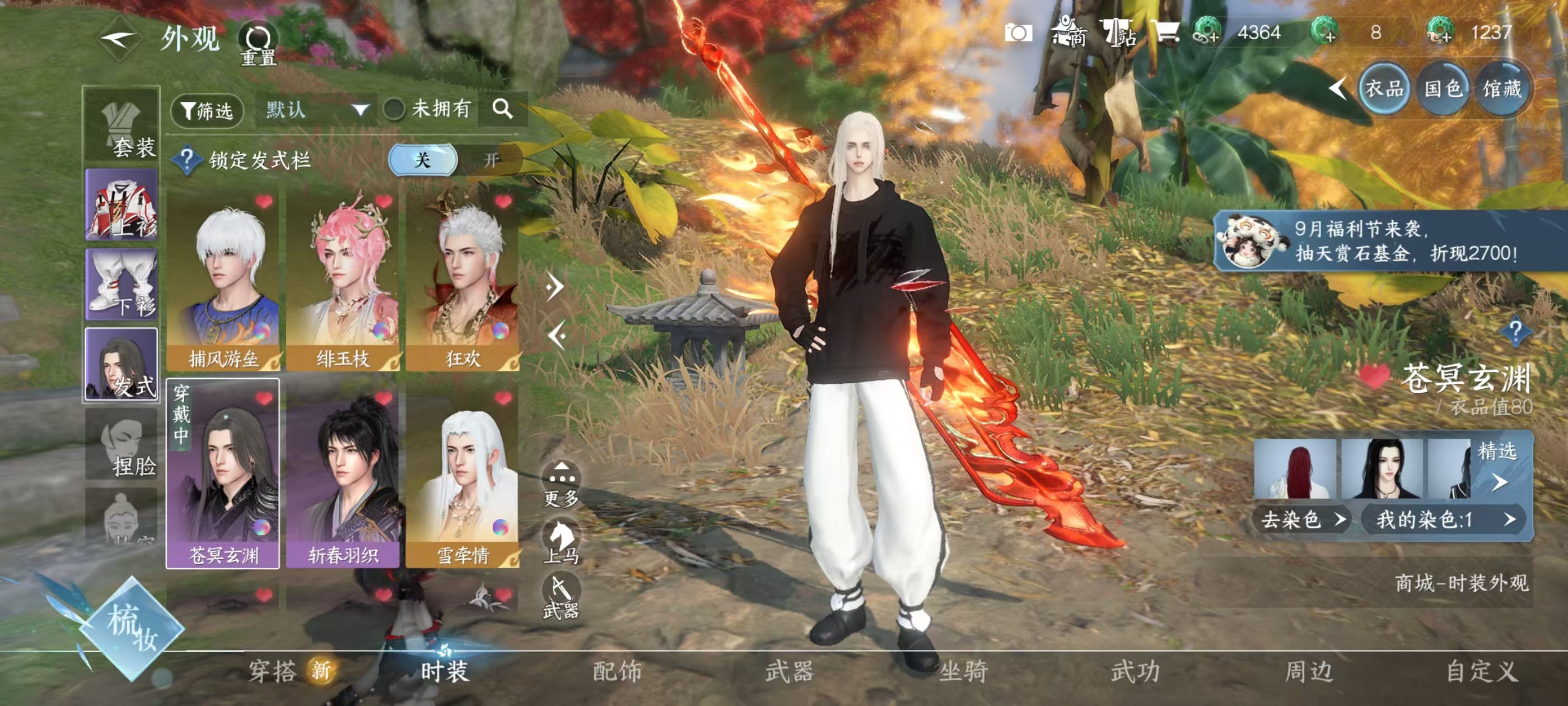This screenshot has height=706, width=1568.
Task: Take a screenshot with the camera icon
Action: (1018, 32)
